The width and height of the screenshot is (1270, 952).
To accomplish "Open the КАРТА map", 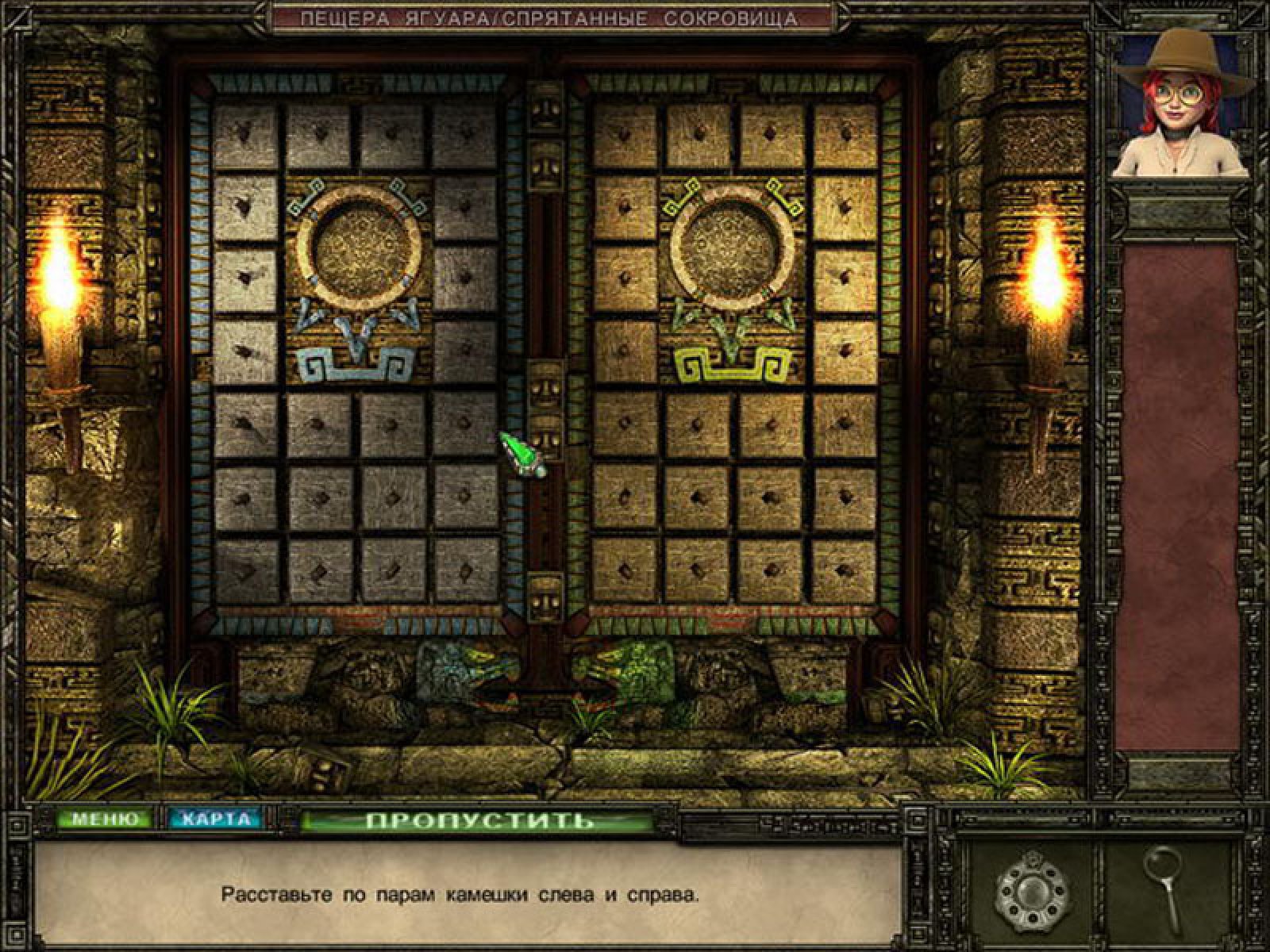I will pos(214,820).
